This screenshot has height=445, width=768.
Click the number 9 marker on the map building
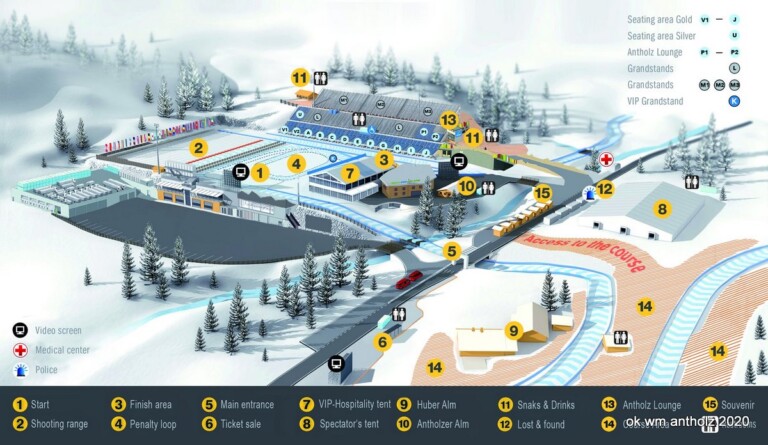[x=514, y=330]
